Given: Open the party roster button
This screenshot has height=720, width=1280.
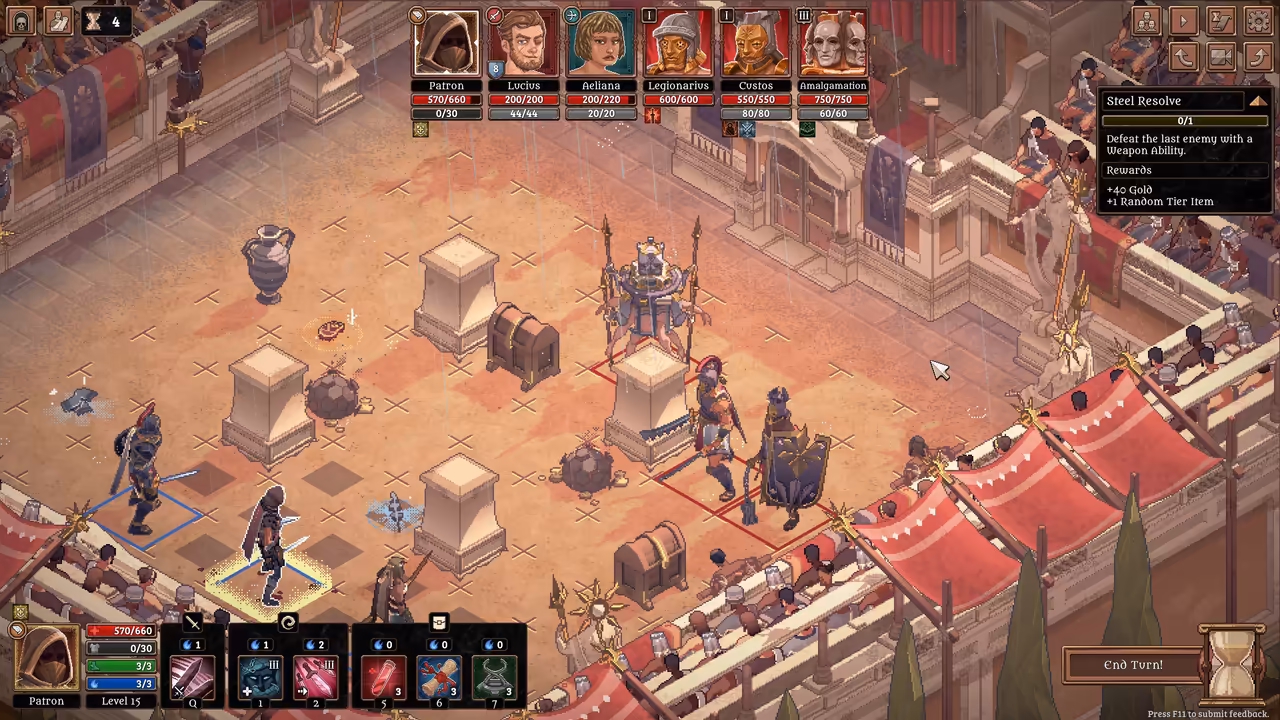Looking at the screenshot, I should (1146, 20).
